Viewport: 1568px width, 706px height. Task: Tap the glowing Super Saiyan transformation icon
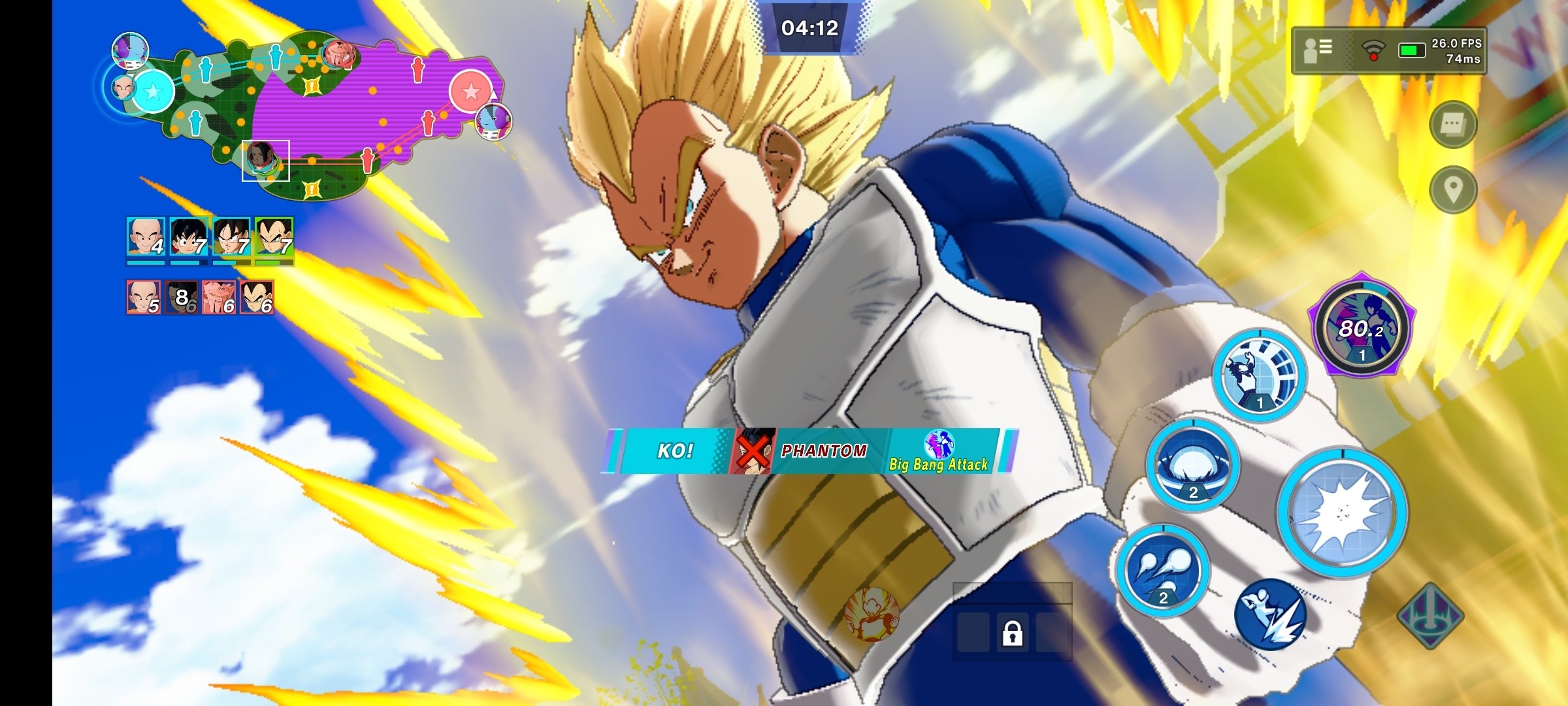click(x=872, y=613)
